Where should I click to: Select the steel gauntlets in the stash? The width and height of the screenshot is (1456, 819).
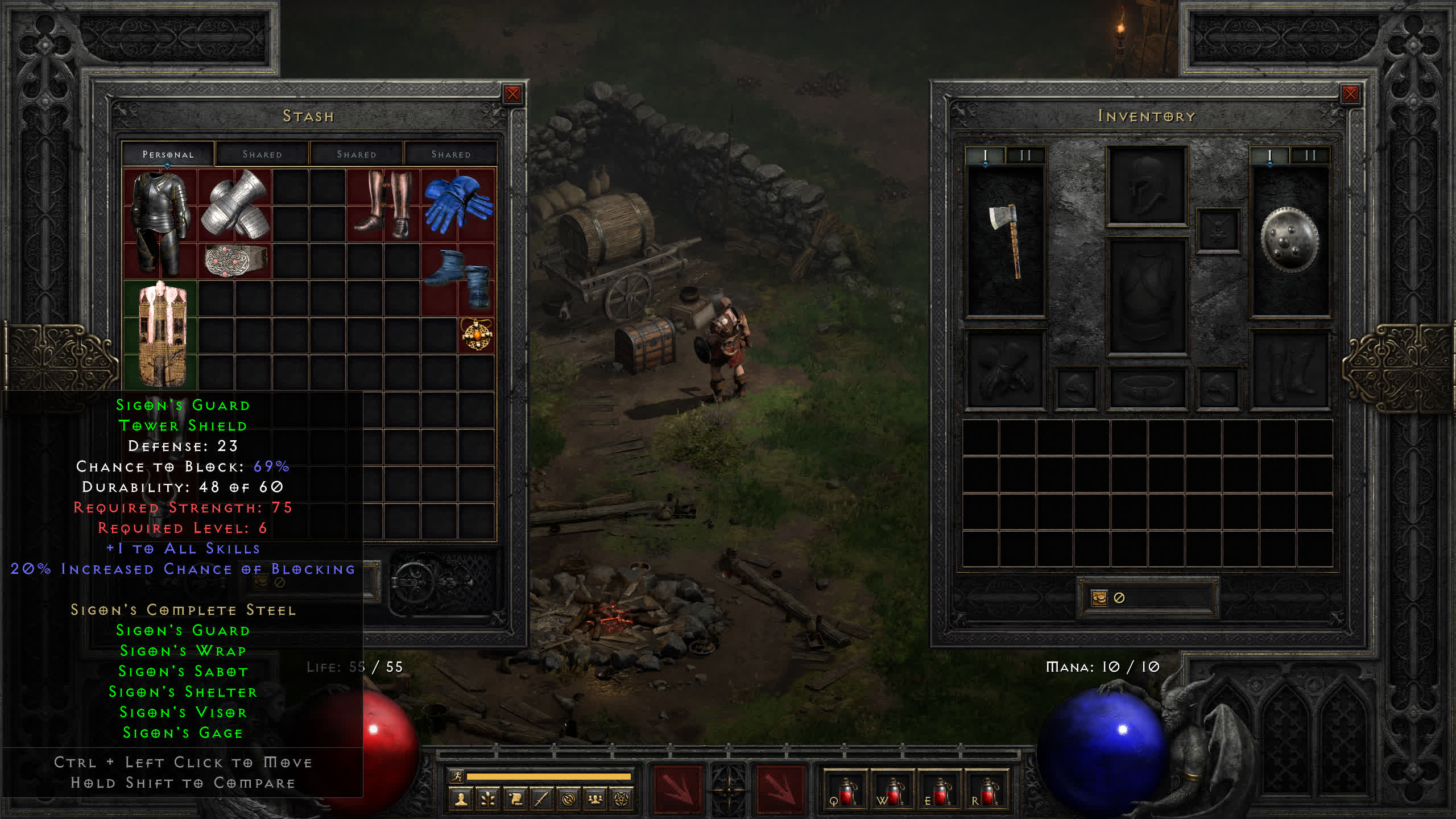point(234,205)
